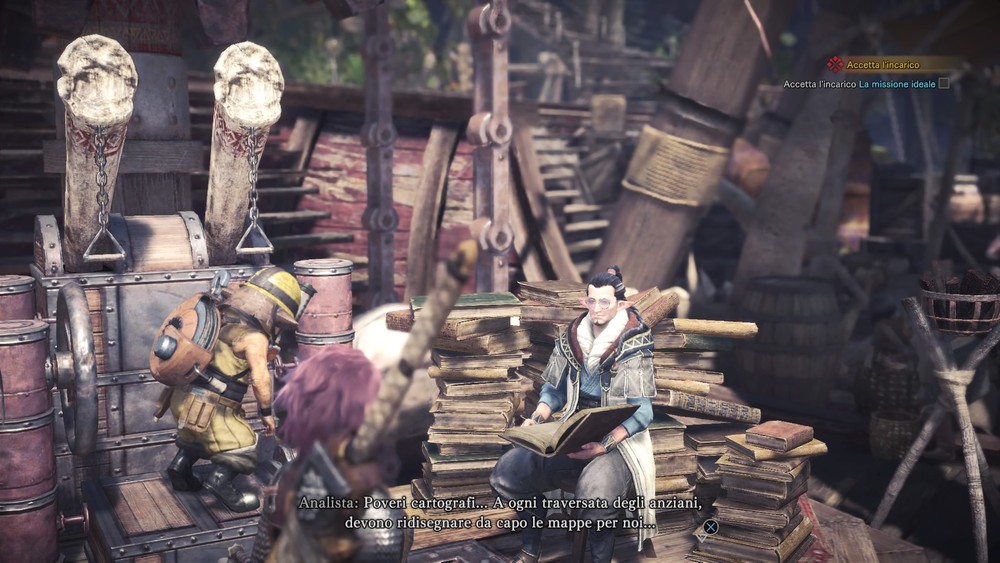Screen dimensions: 1000x563
Task: Click the red quest emblem icon
Action: 835,64
